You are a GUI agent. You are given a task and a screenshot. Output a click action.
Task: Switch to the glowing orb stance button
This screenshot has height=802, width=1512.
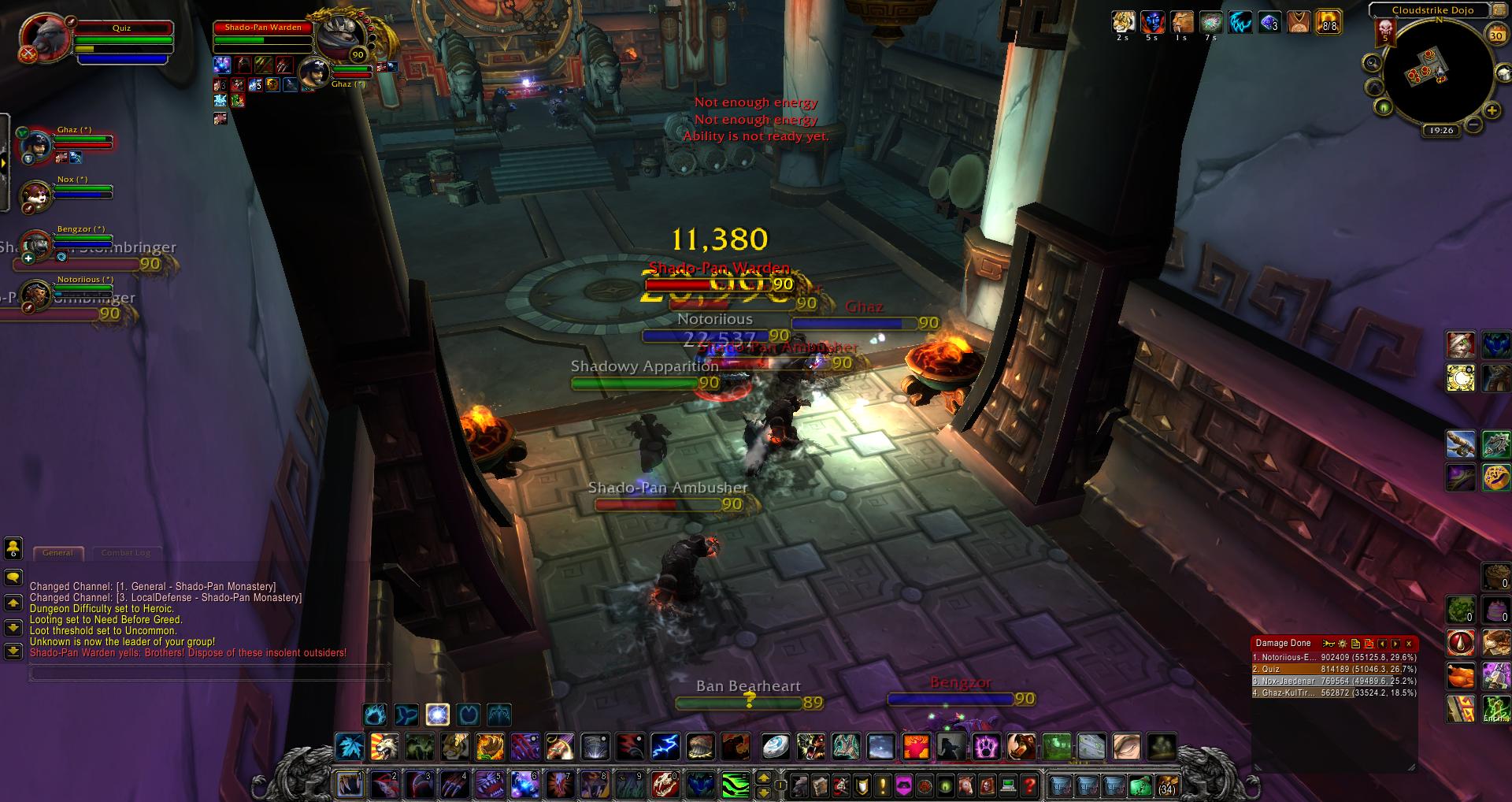pyautogui.click(x=438, y=715)
